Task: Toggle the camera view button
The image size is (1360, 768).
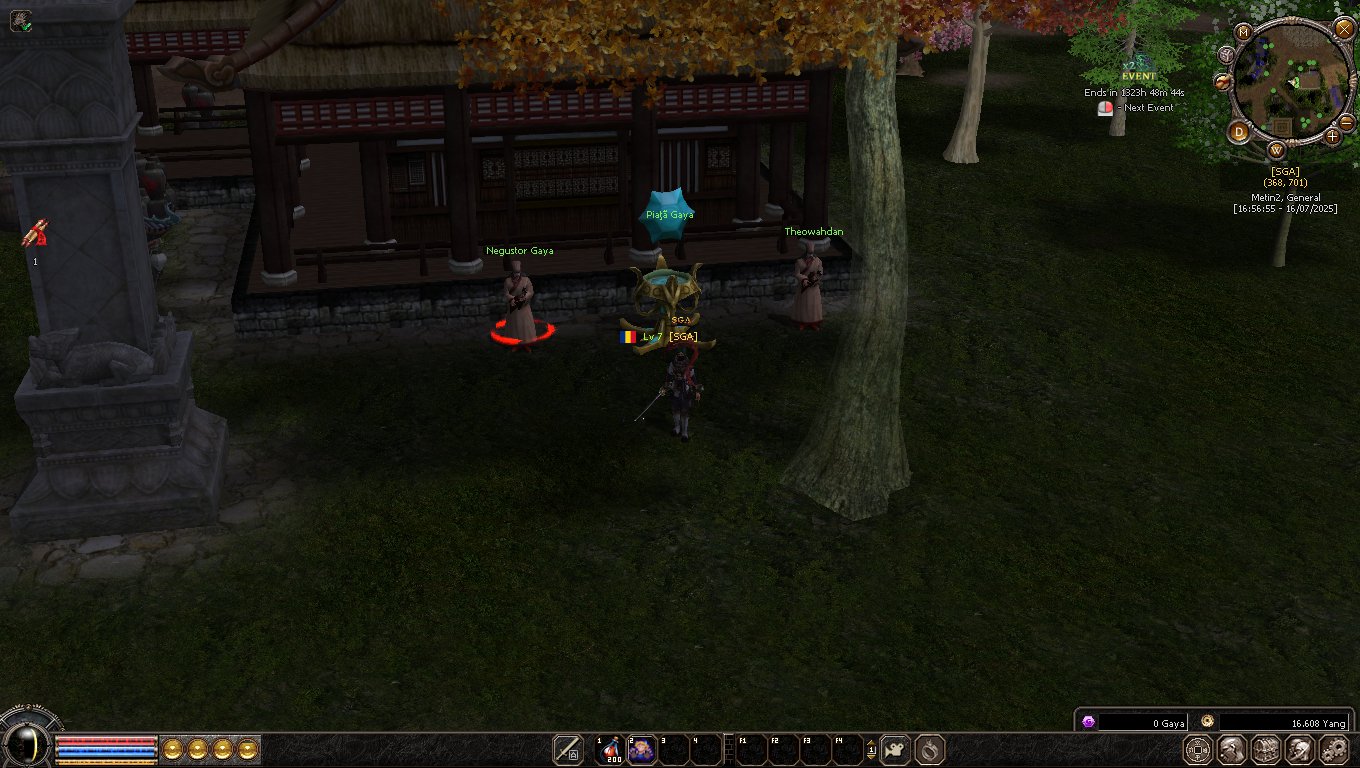Action: click(x=895, y=749)
